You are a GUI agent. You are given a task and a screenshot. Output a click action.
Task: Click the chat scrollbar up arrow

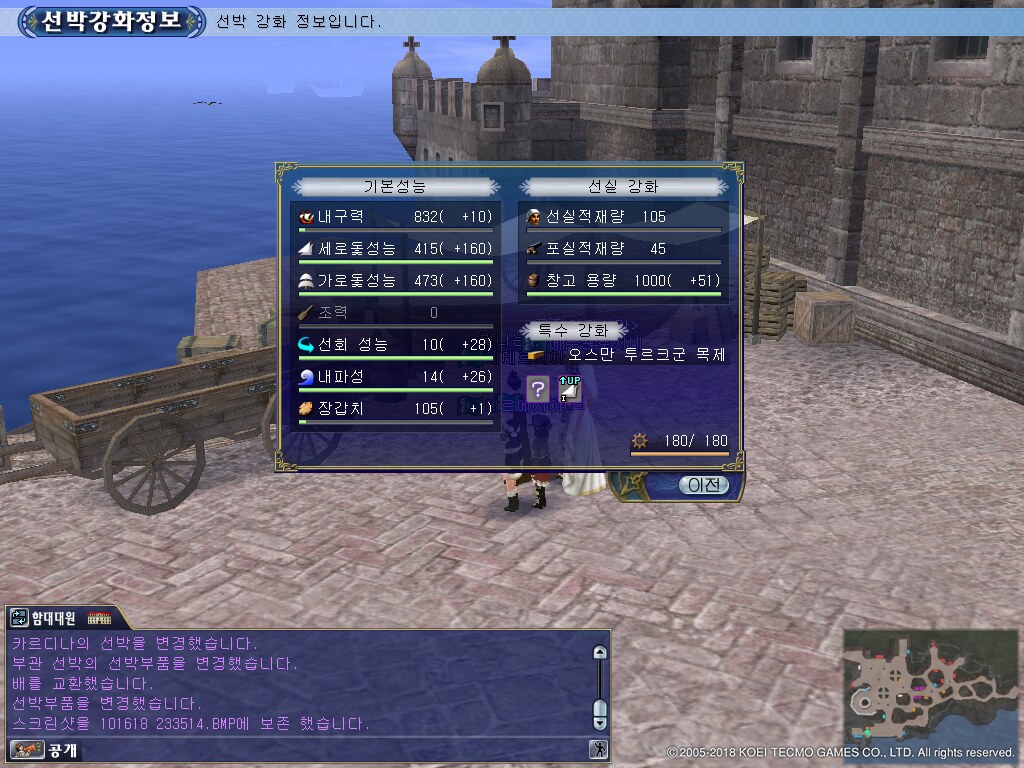click(600, 653)
